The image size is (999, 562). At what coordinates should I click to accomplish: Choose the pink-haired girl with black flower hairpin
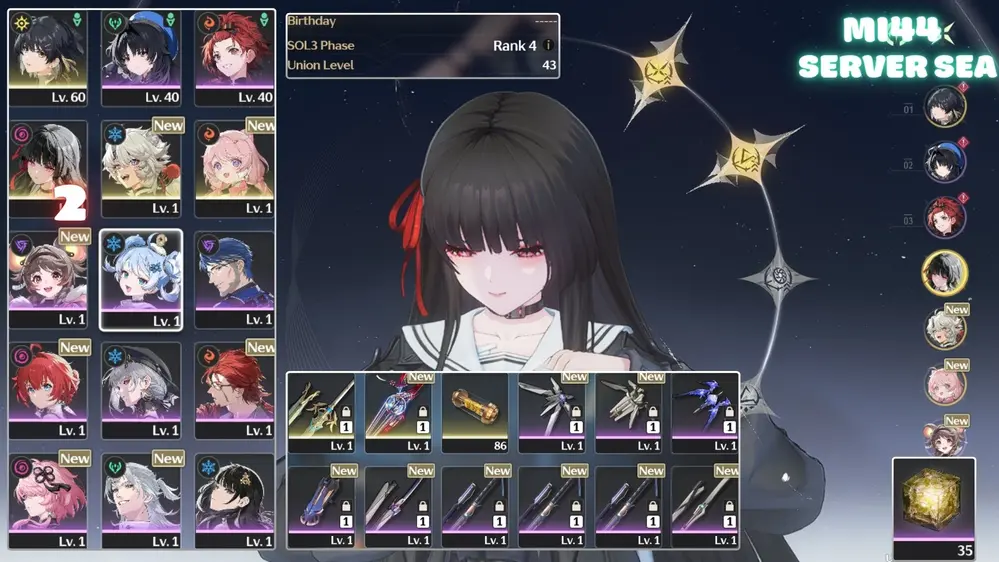[47, 500]
